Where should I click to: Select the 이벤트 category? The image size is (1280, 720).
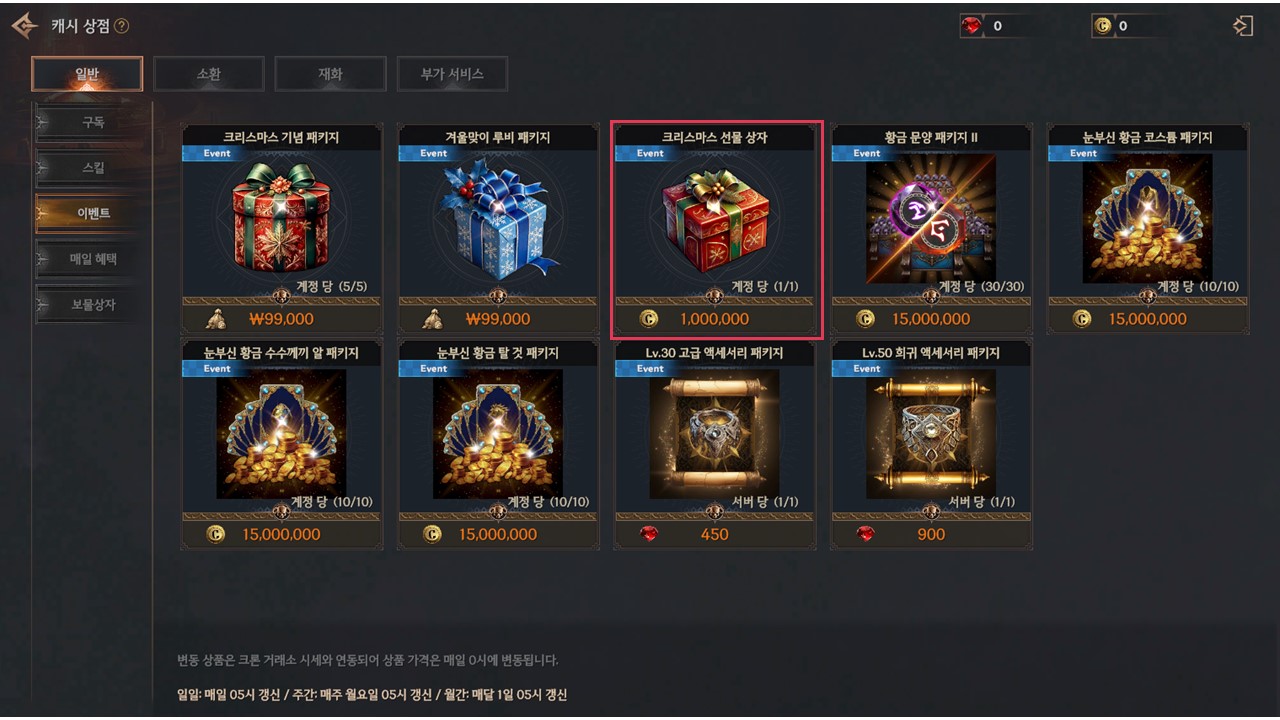click(x=92, y=213)
